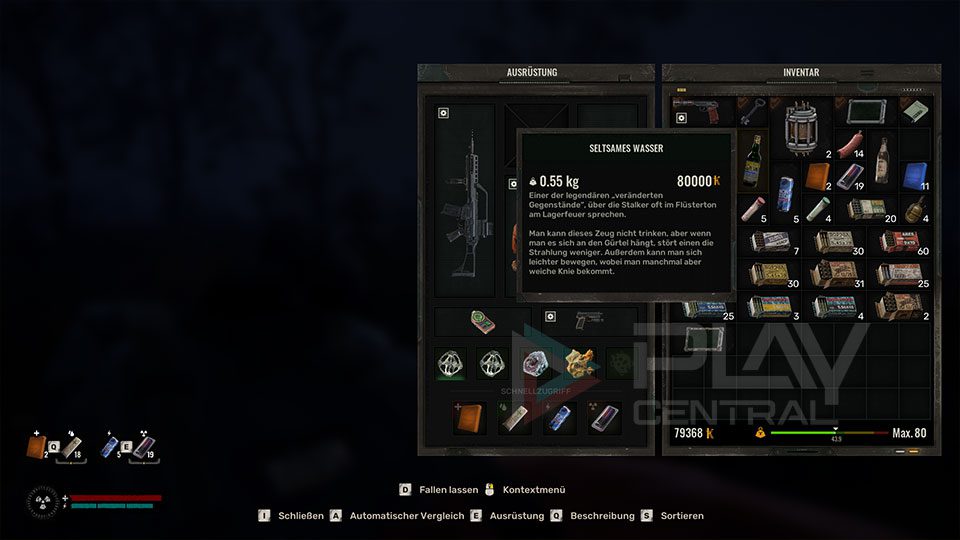Select the golden artifact on the belt
This screenshot has height=540, width=960.
(x=579, y=362)
